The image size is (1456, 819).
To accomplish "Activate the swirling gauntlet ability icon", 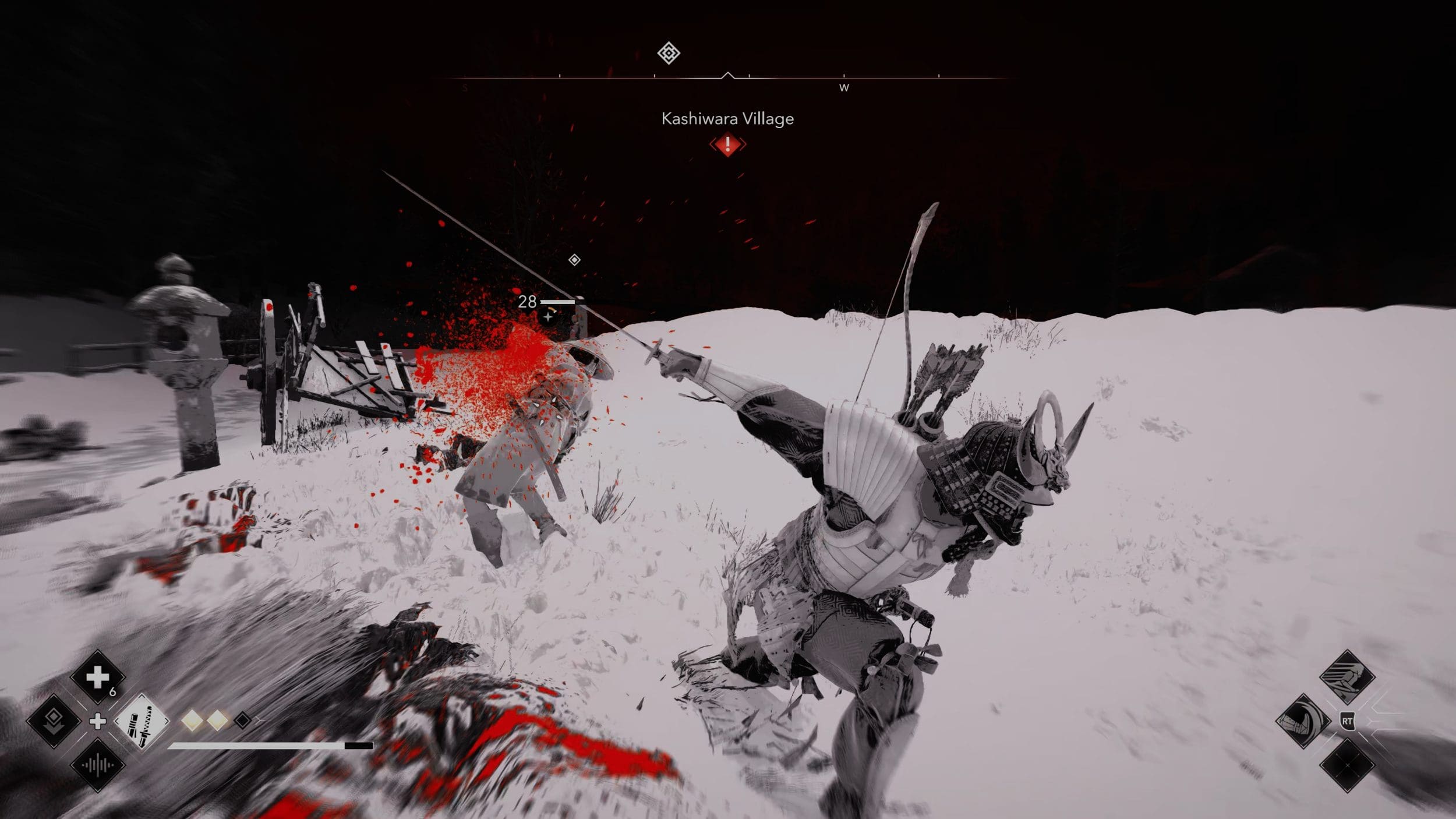I will click(x=1303, y=721).
